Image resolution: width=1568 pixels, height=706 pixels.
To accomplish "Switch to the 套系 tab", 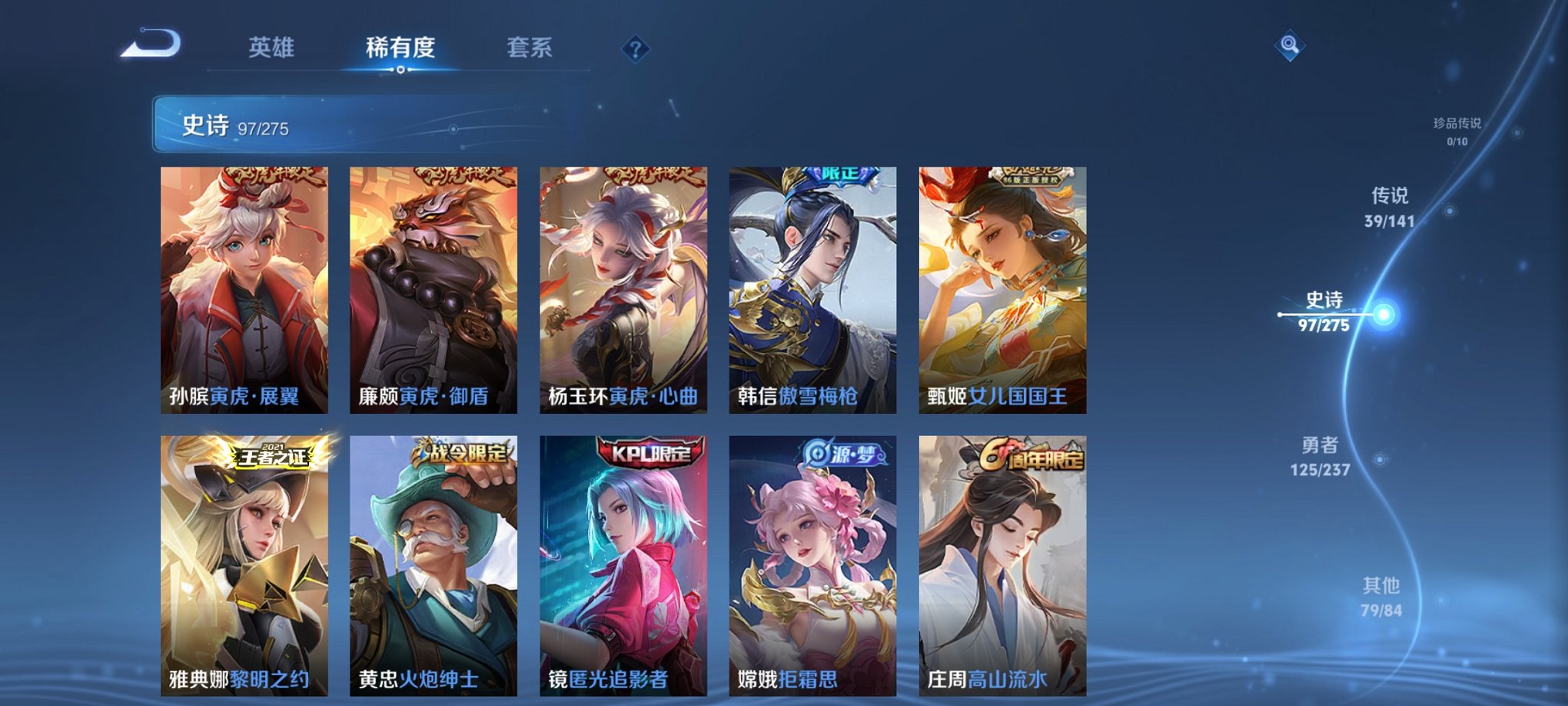I will [529, 47].
